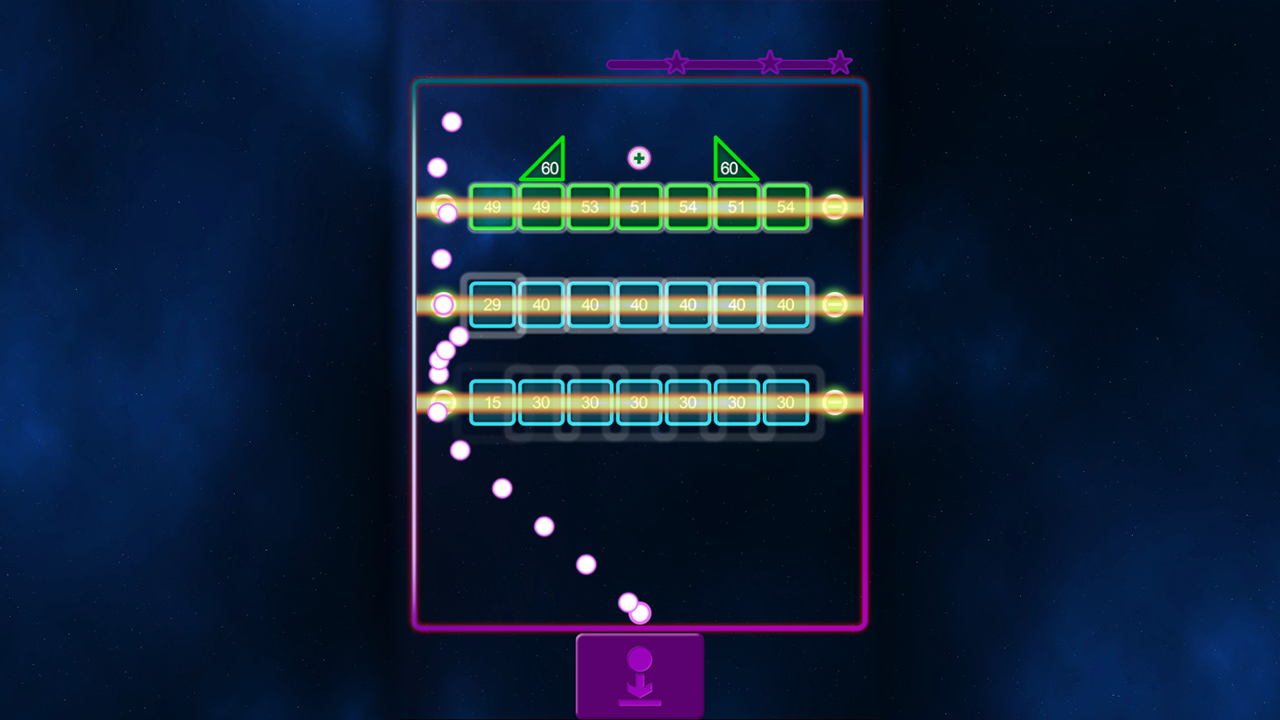This screenshot has width=1280, height=720.
Task: Click the minus icon ending the top laser beam
Action: (833, 207)
